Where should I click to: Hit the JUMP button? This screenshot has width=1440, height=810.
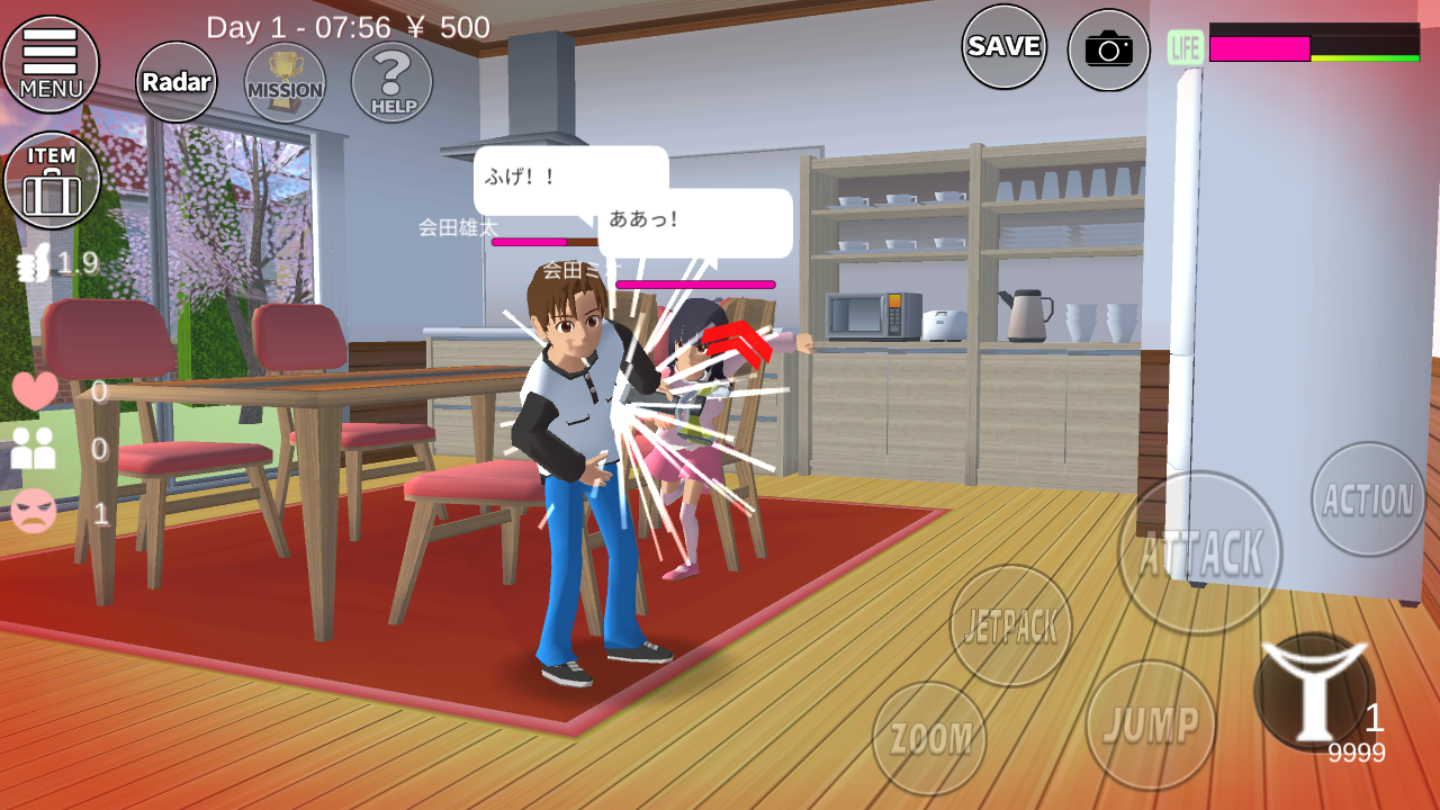pyautogui.click(x=1151, y=725)
